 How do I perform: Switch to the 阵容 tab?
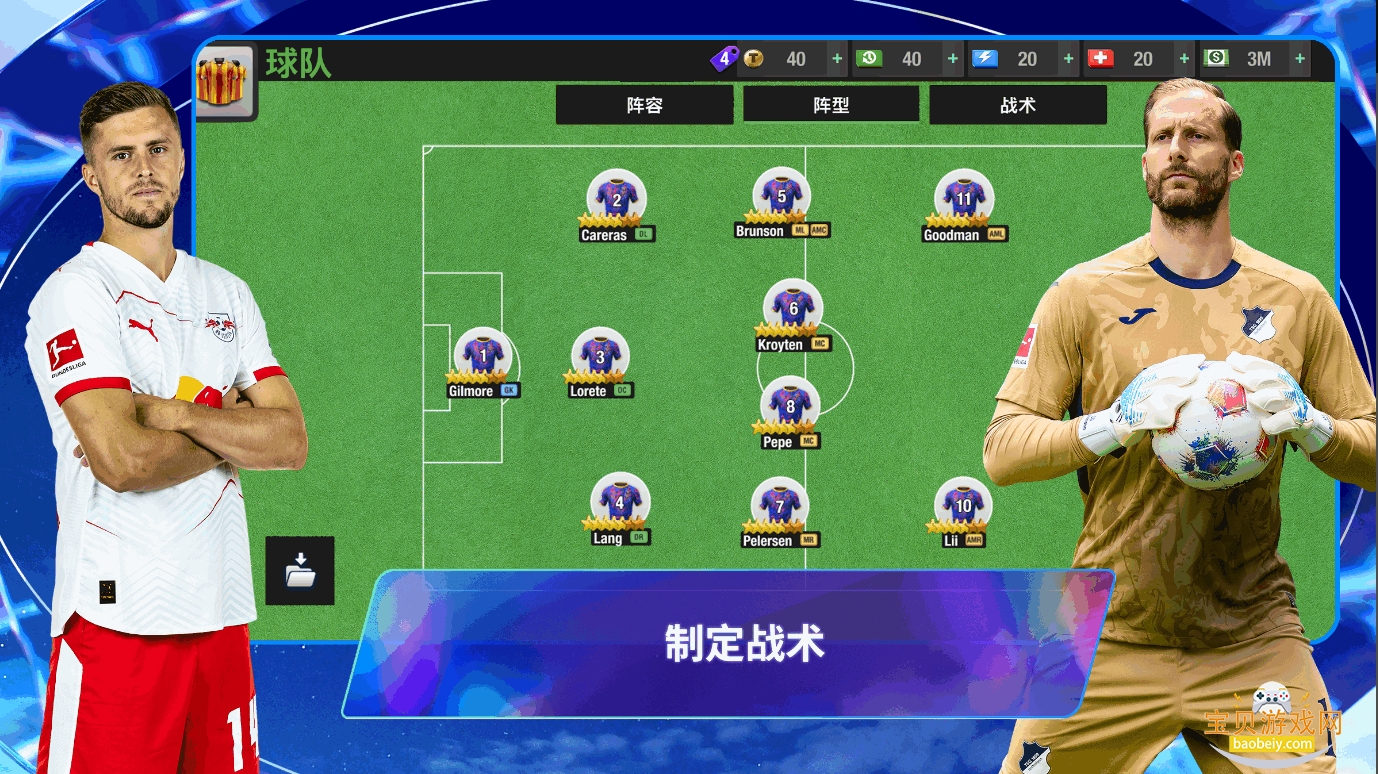(645, 104)
